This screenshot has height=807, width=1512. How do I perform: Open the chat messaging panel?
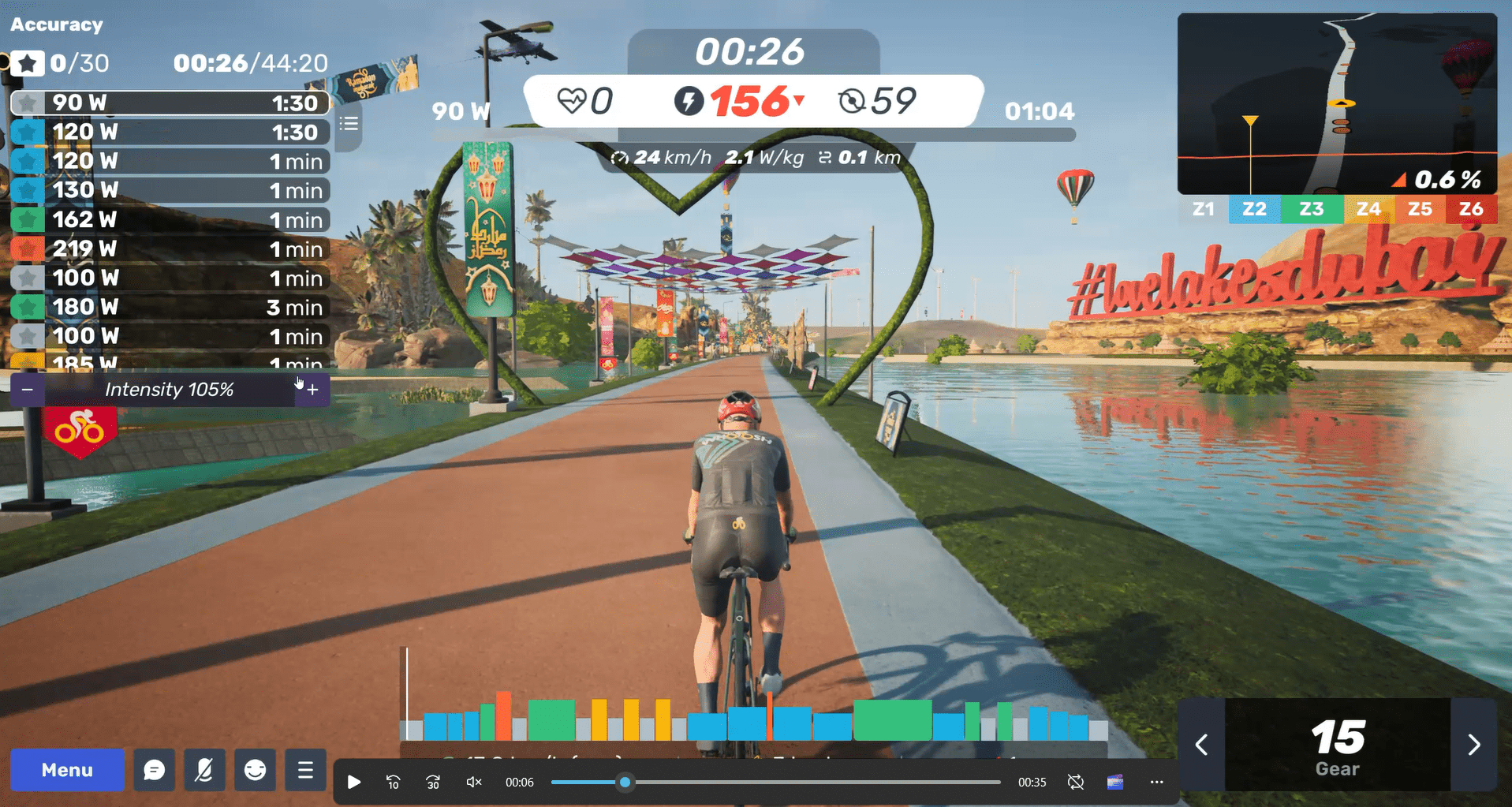pos(155,770)
